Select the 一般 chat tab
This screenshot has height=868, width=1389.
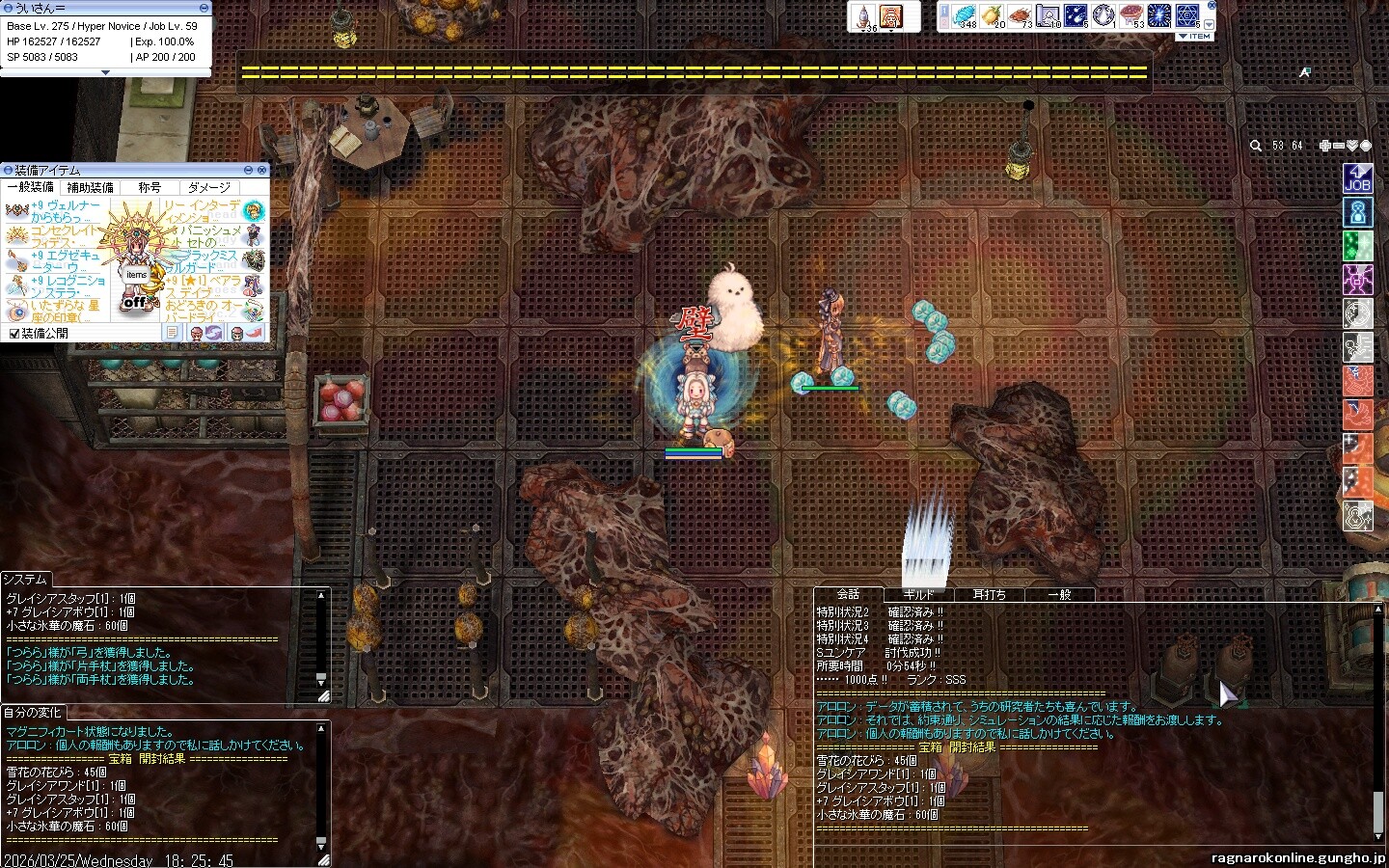click(1059, 595)
